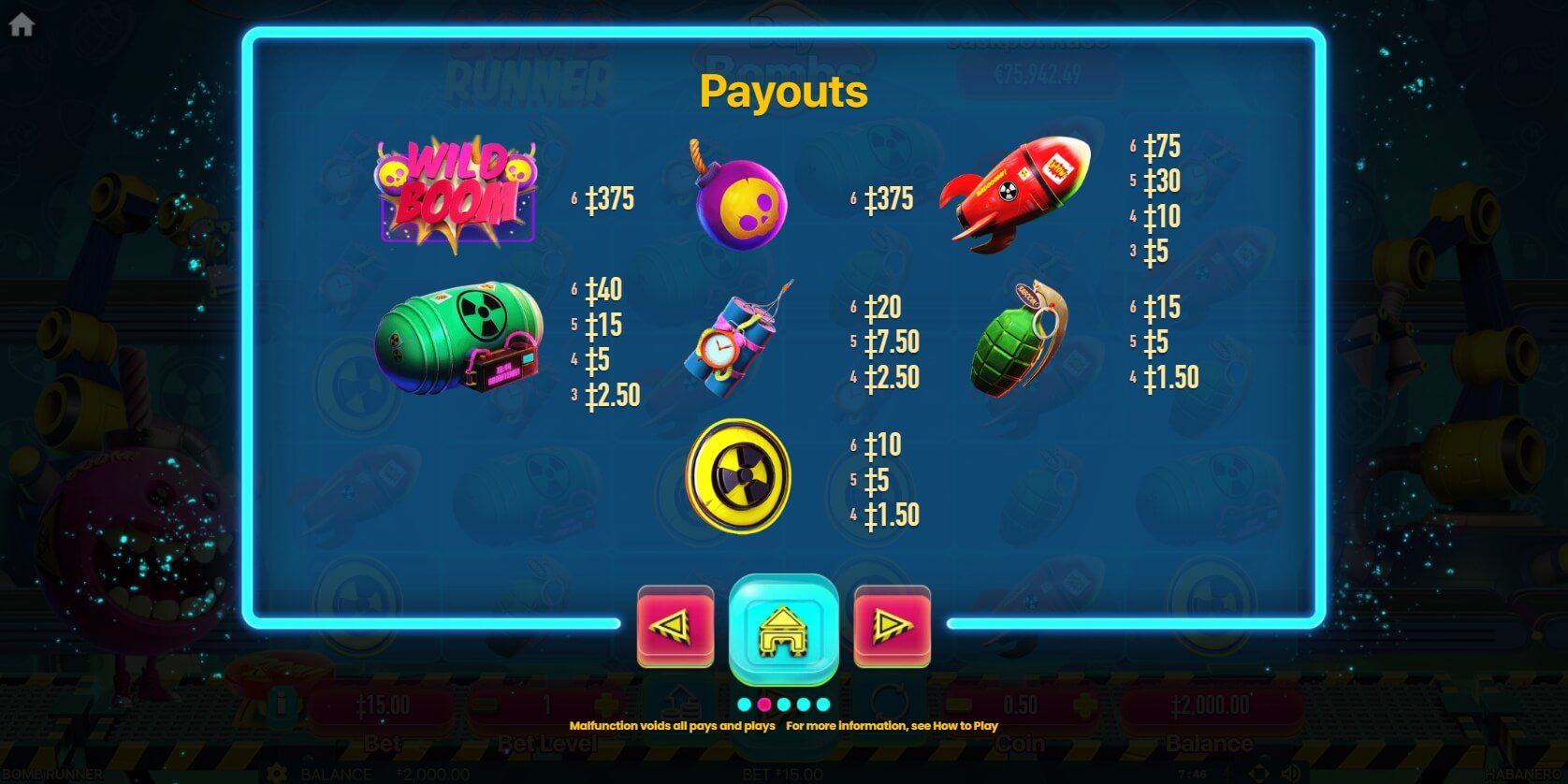
Task: Mute the game sound with speaker icon
Action: click(x=1289, y=774)
